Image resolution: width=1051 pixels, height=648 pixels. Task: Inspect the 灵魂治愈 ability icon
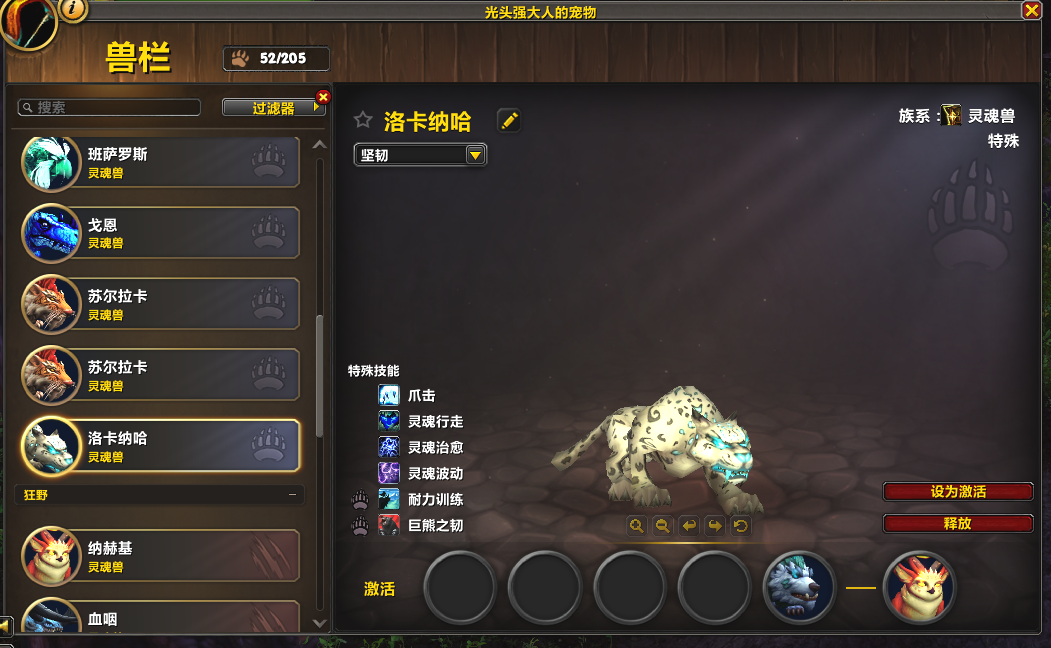389,448
